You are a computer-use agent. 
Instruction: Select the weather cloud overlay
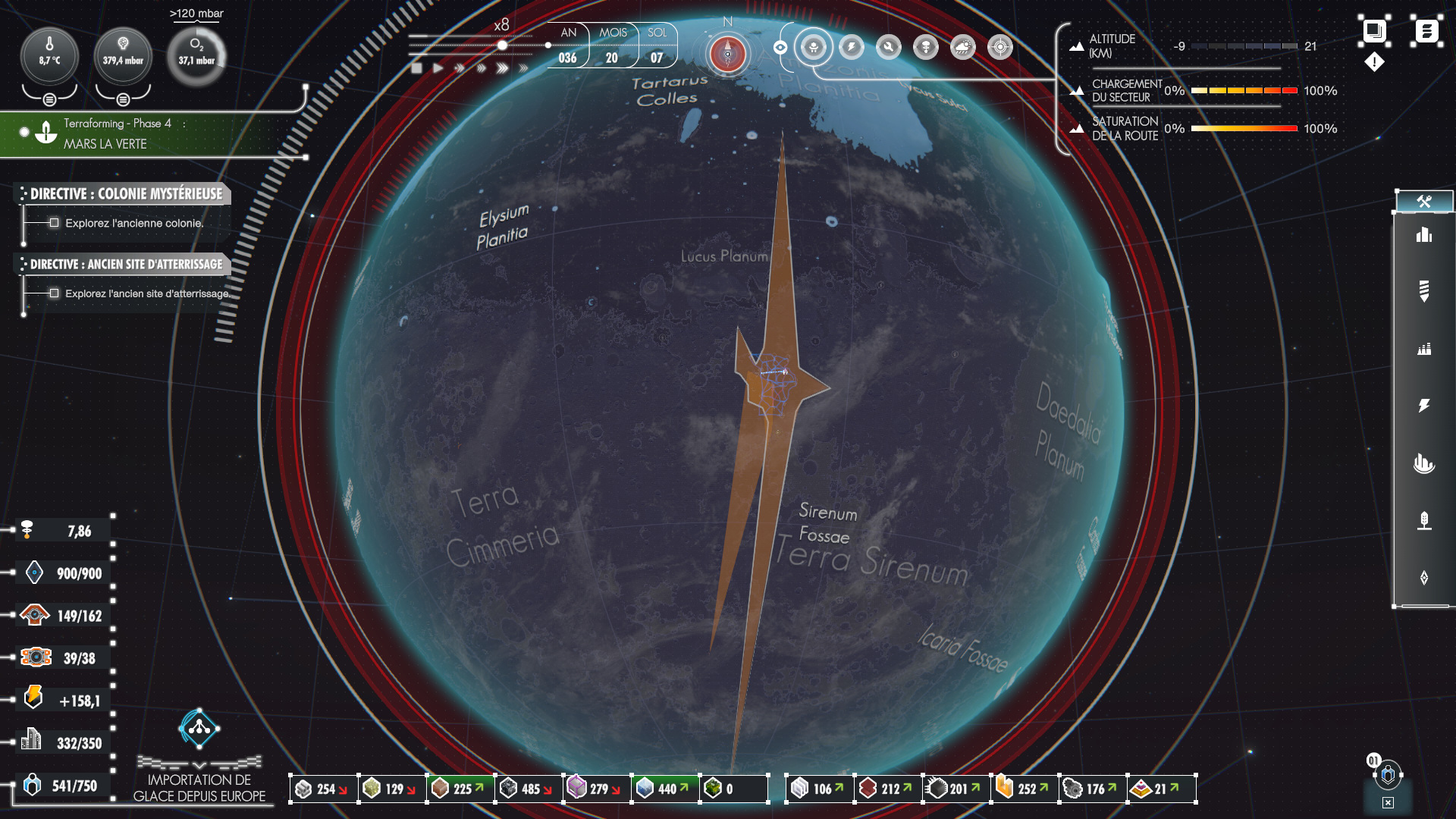pos(962,48)
